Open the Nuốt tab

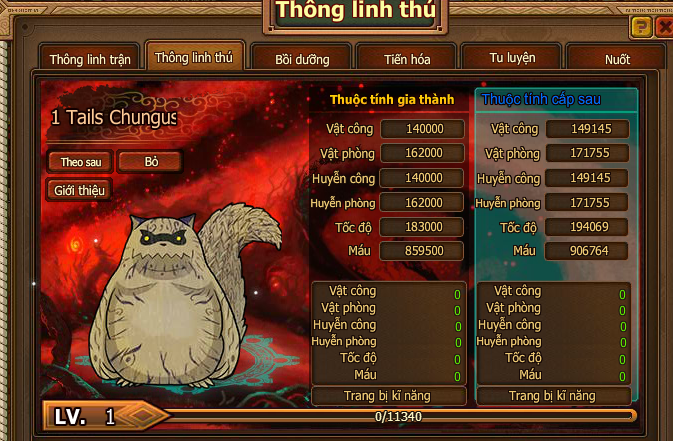coord(617,59)
